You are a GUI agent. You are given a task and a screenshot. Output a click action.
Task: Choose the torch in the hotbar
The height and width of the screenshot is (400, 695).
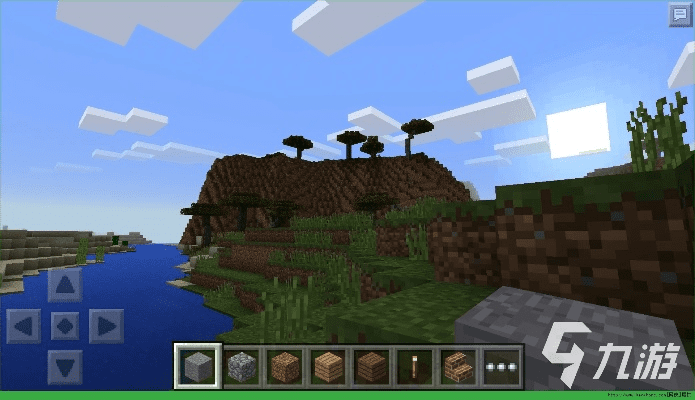tap(415, 366)
